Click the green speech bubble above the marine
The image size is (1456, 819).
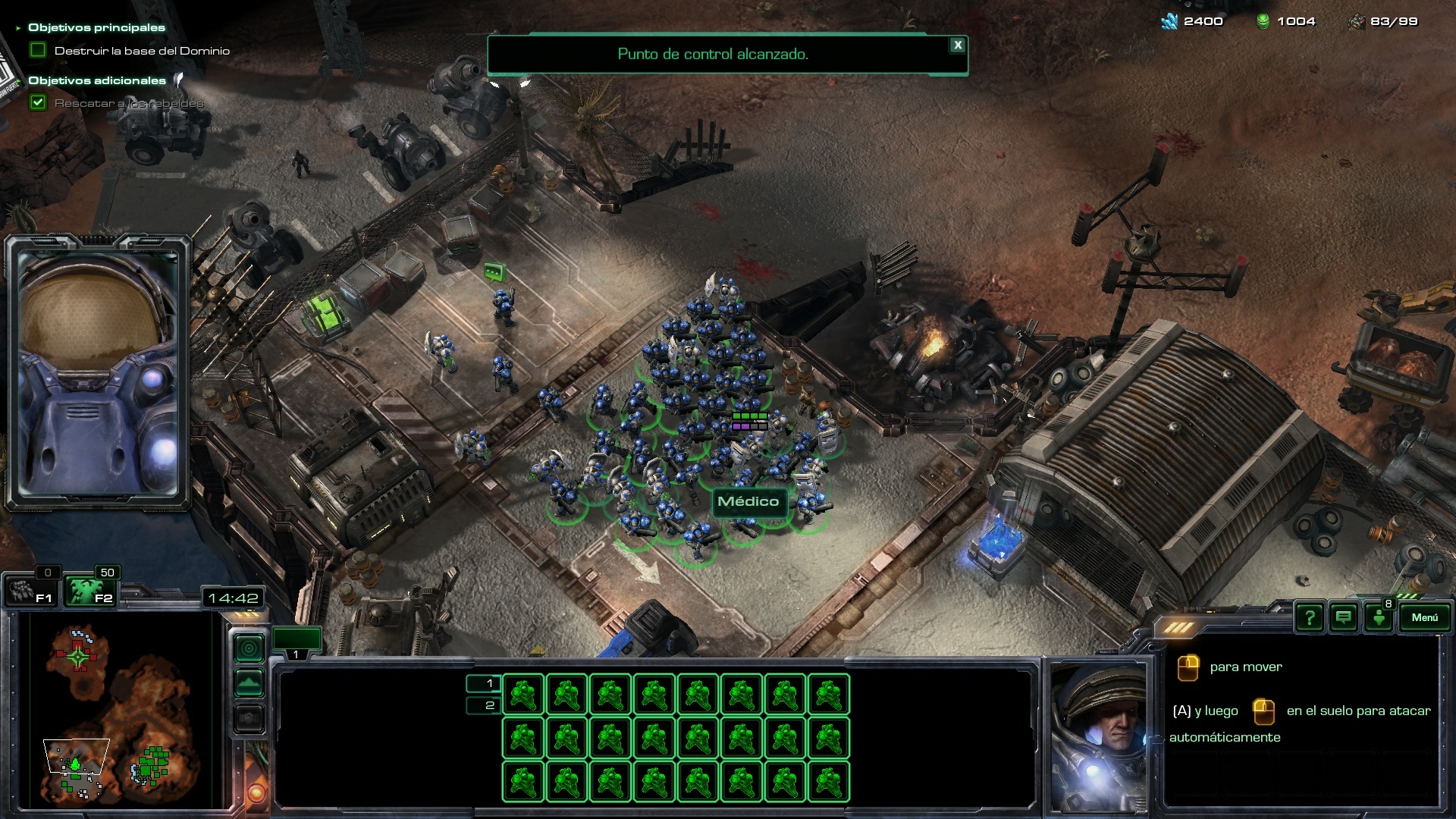(x=494, y=271)
